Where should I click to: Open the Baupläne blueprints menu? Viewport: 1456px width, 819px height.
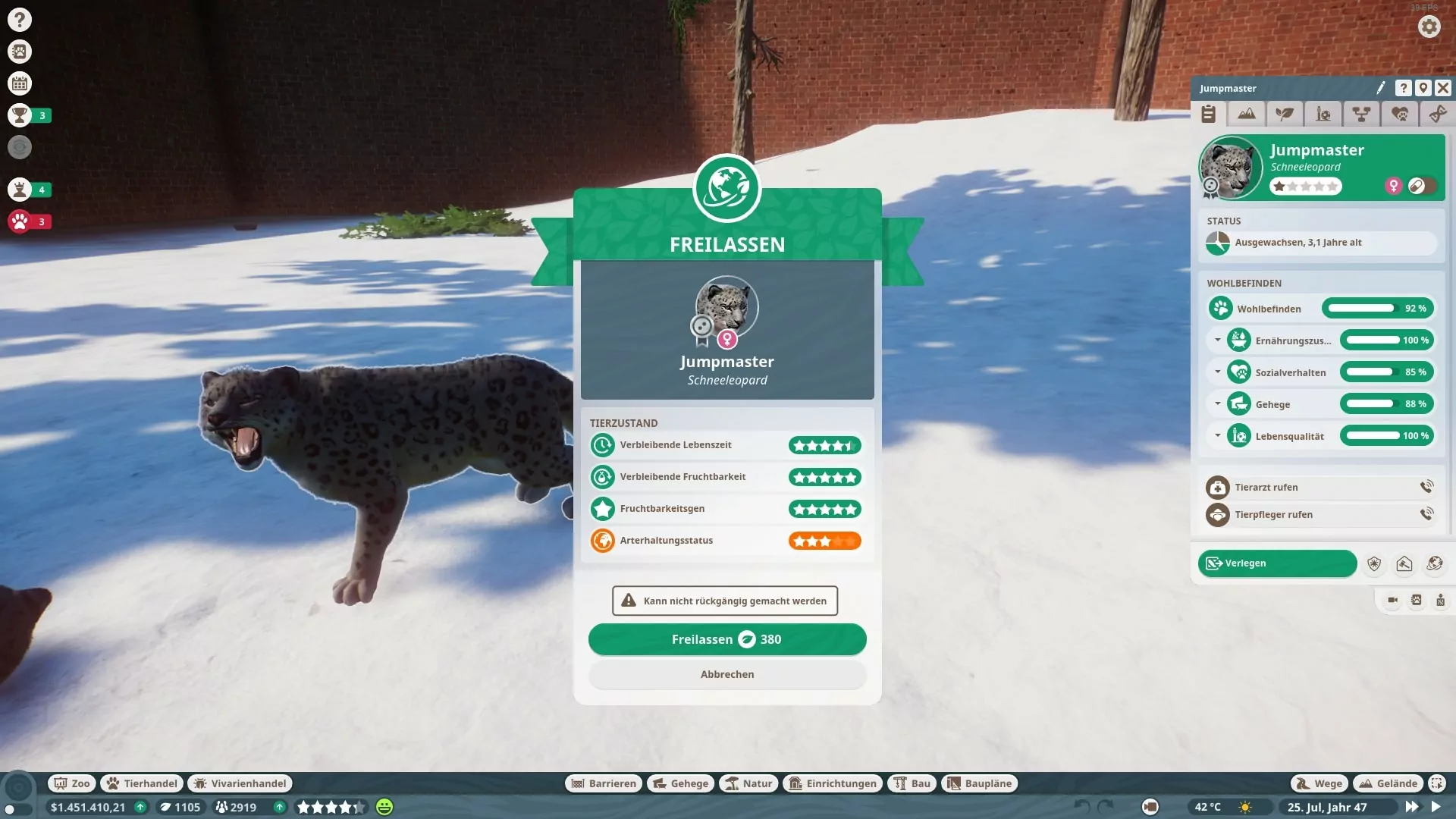[979, 783]
